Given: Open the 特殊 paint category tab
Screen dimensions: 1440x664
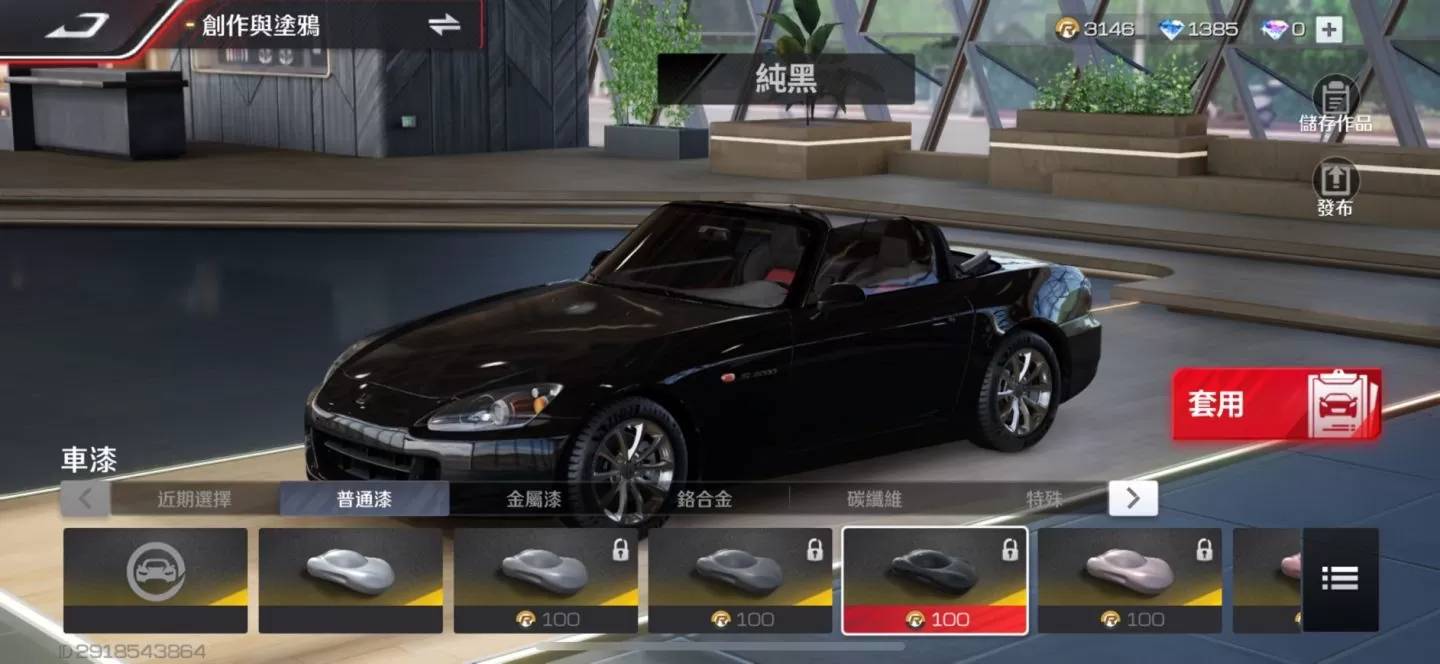Looking at the screenshot, I should 1044,499.
